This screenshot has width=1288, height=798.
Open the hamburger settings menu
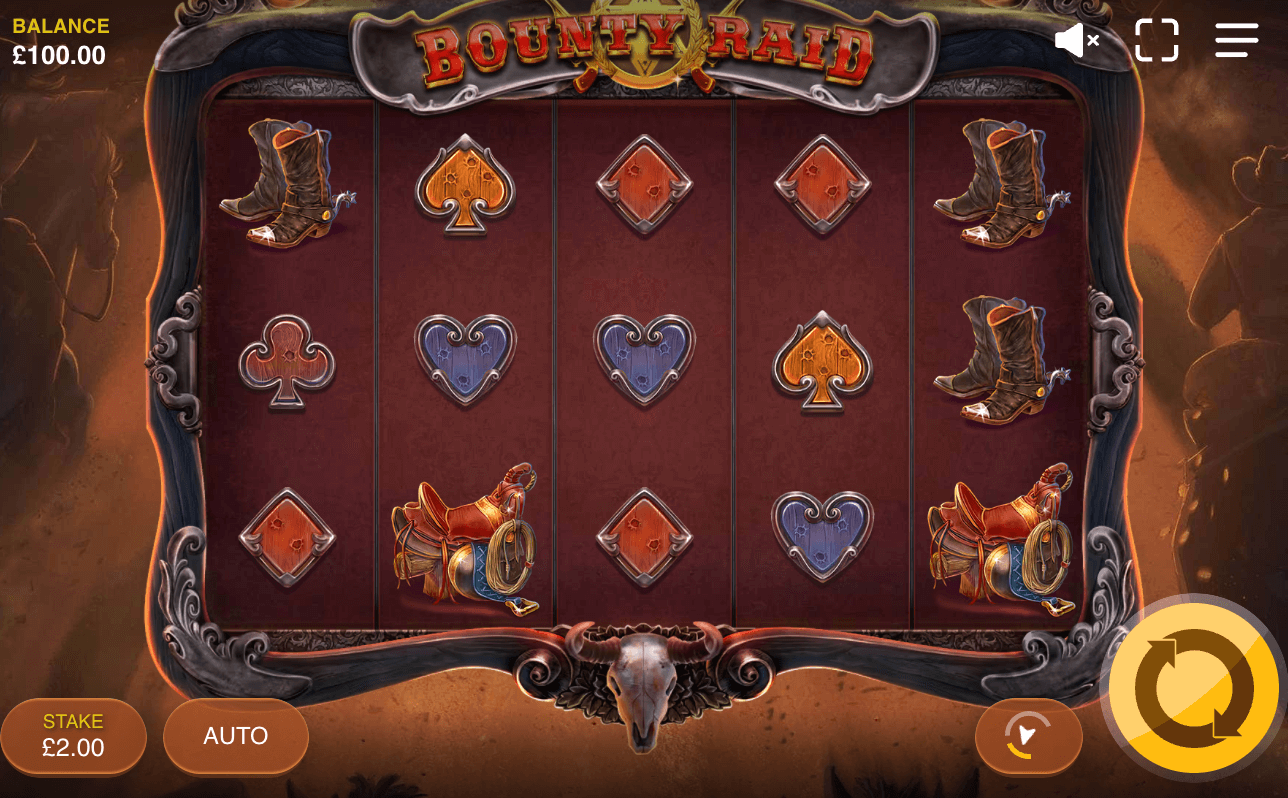[x=1236, y=40]
